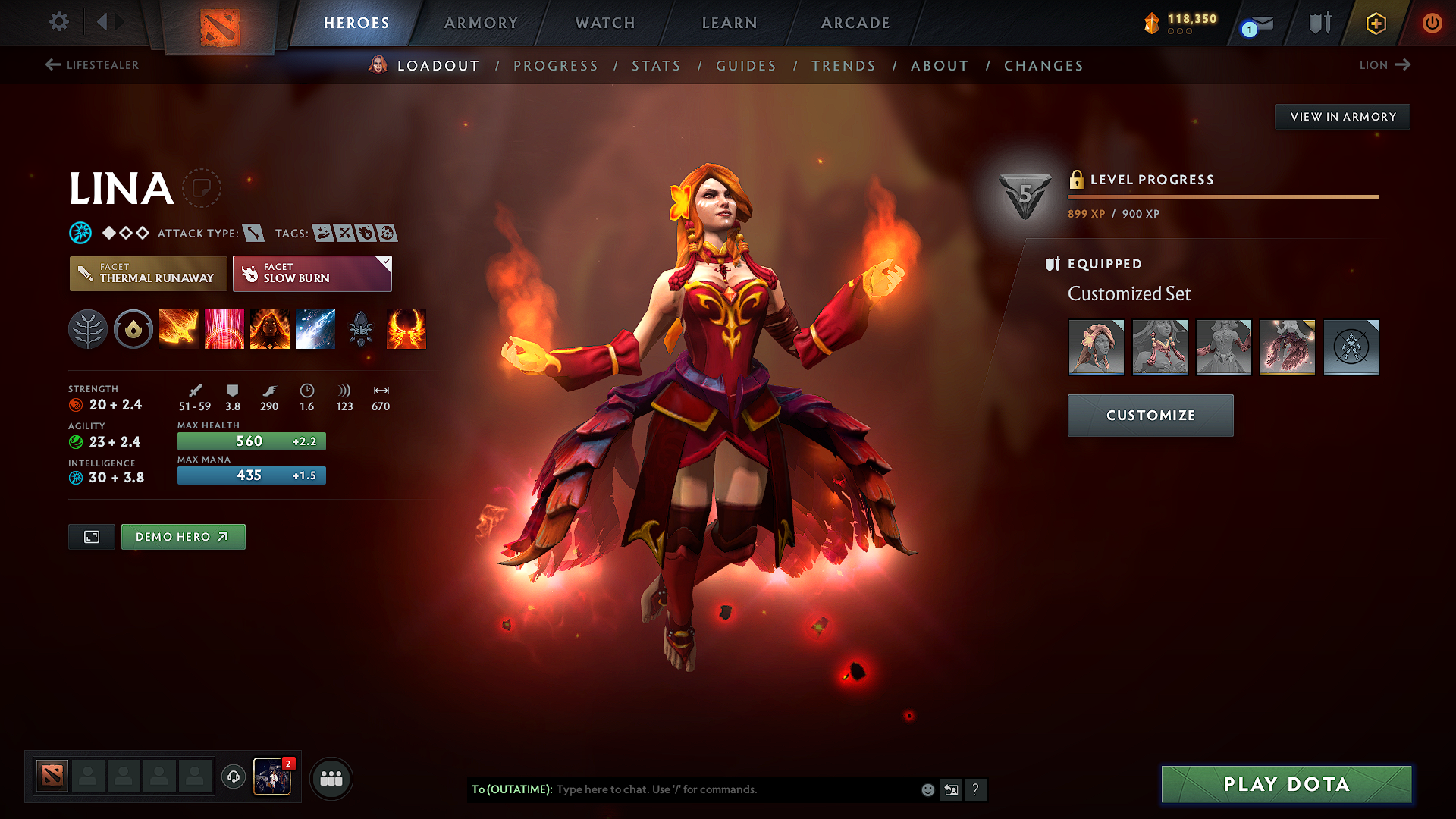Click the Customize button
The image size is (1456, 819).
[1150, 416]
